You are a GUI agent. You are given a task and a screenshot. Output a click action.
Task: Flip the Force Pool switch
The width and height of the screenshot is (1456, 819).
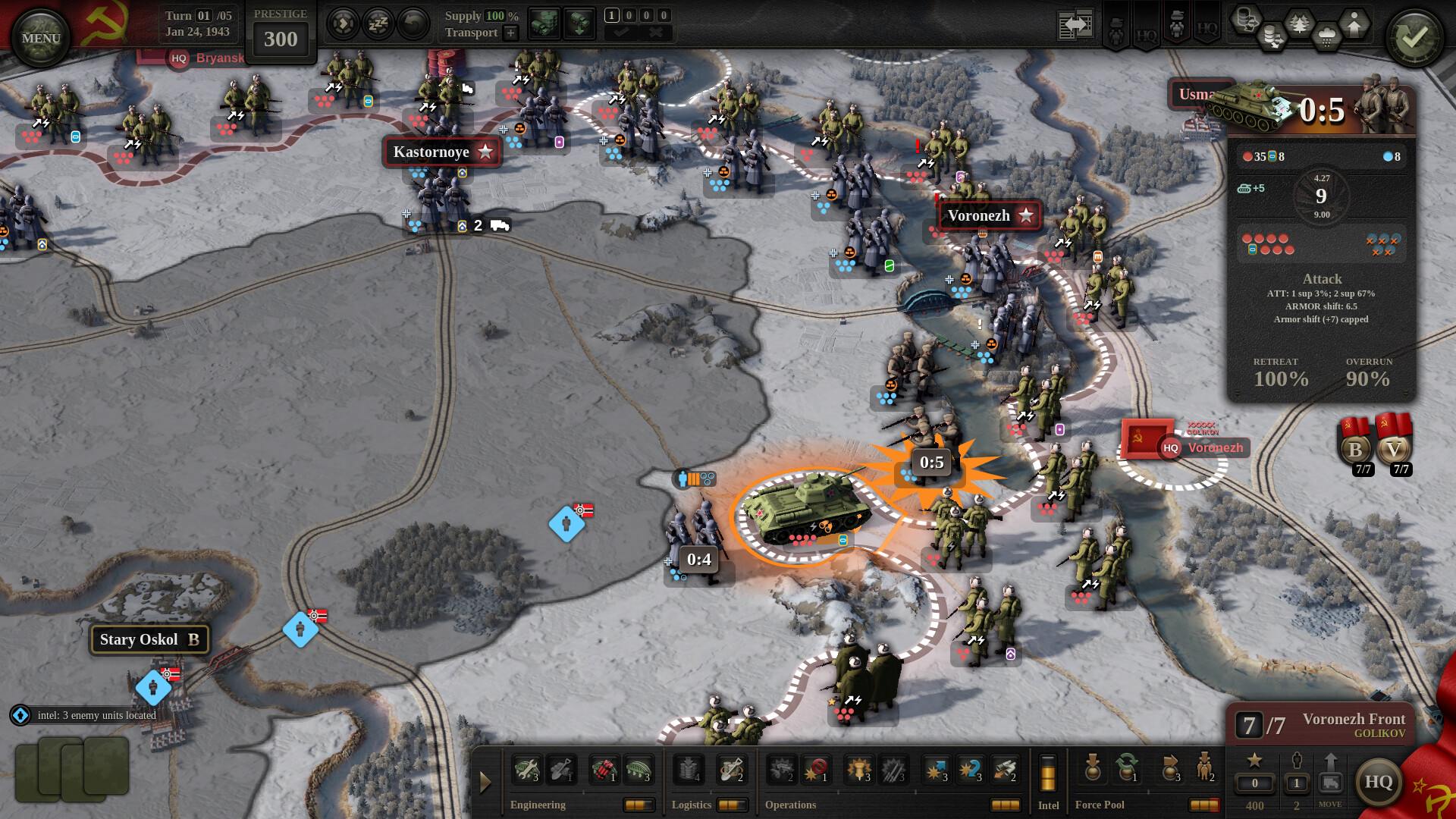point(1204,805)
